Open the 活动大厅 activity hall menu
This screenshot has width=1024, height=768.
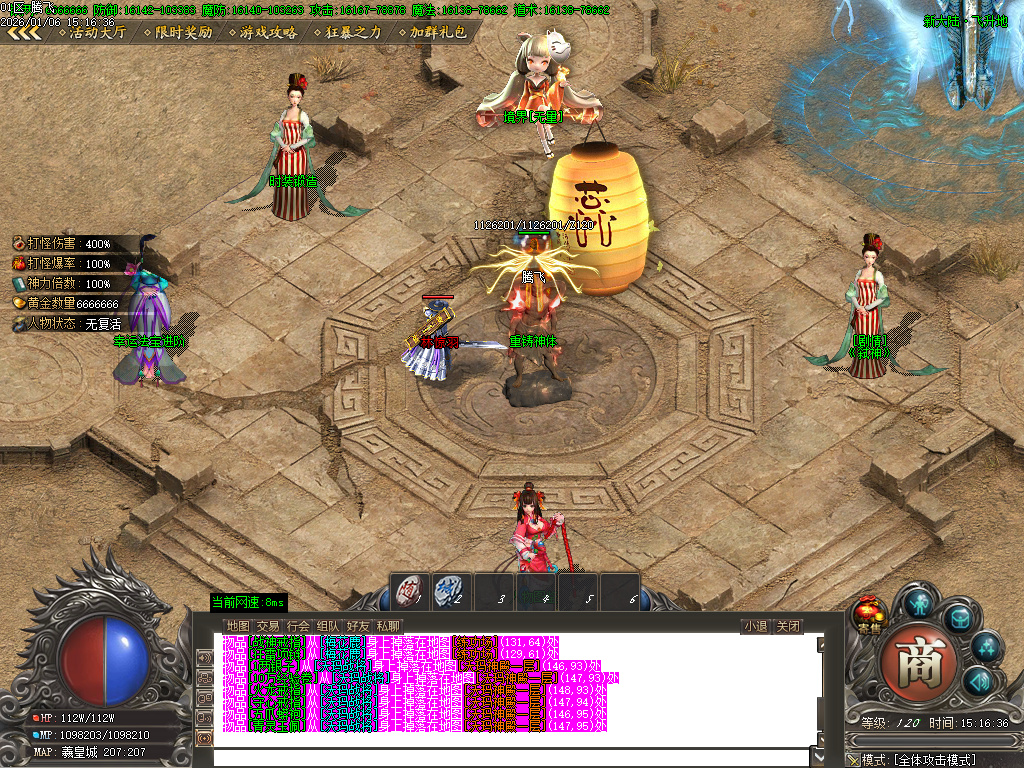pyautogui.click(x=97, y=32)
